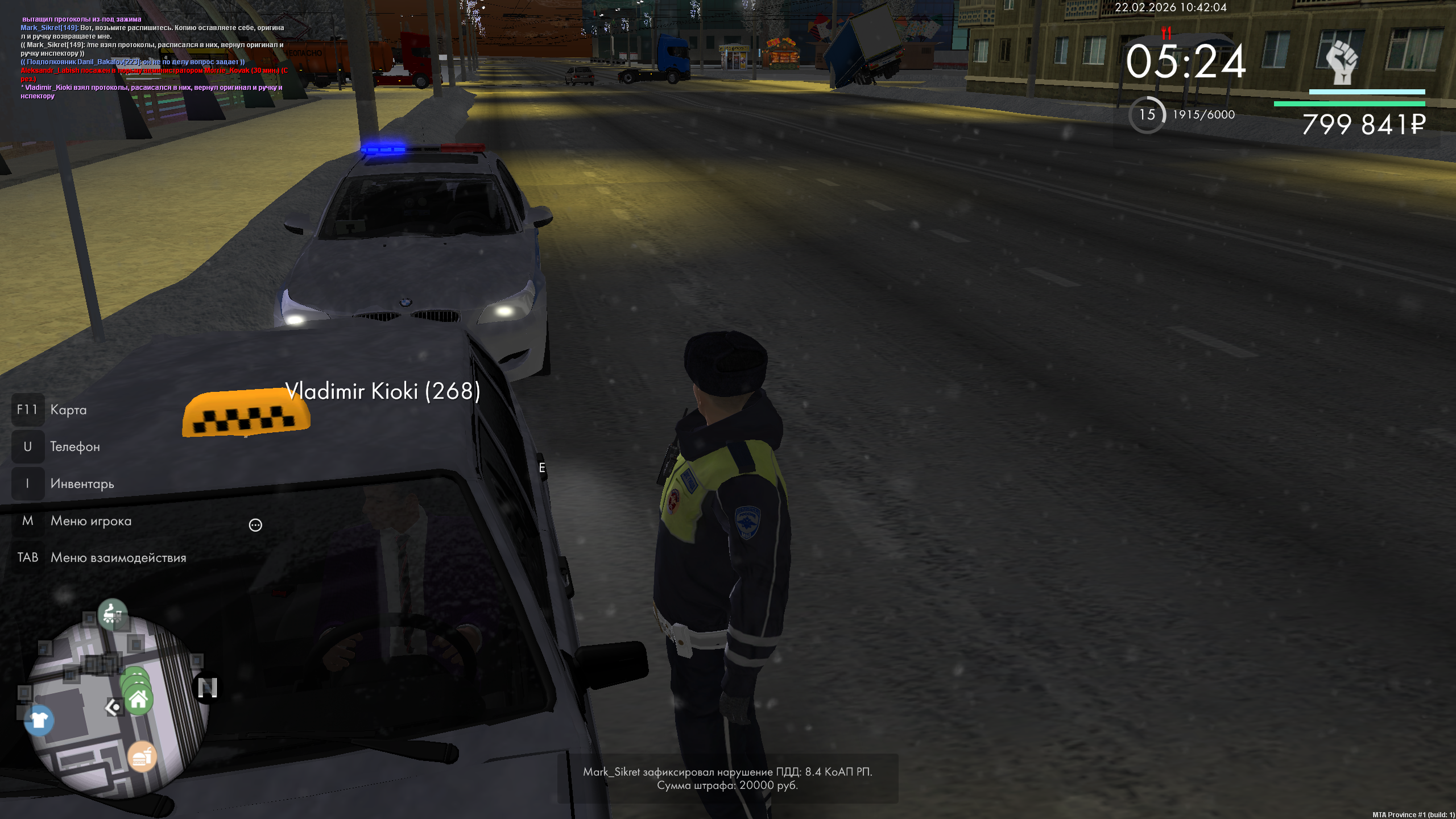
Task: Click the north compass indicator on minimap
Action: [x=207, y=688]
